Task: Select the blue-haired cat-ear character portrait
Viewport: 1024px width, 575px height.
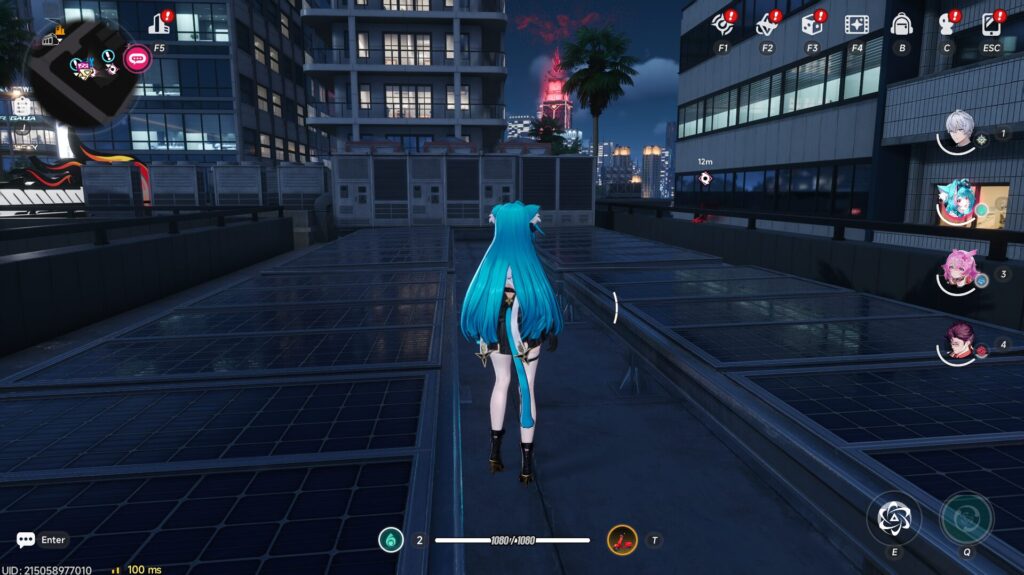Action: [x=958, y=203]
